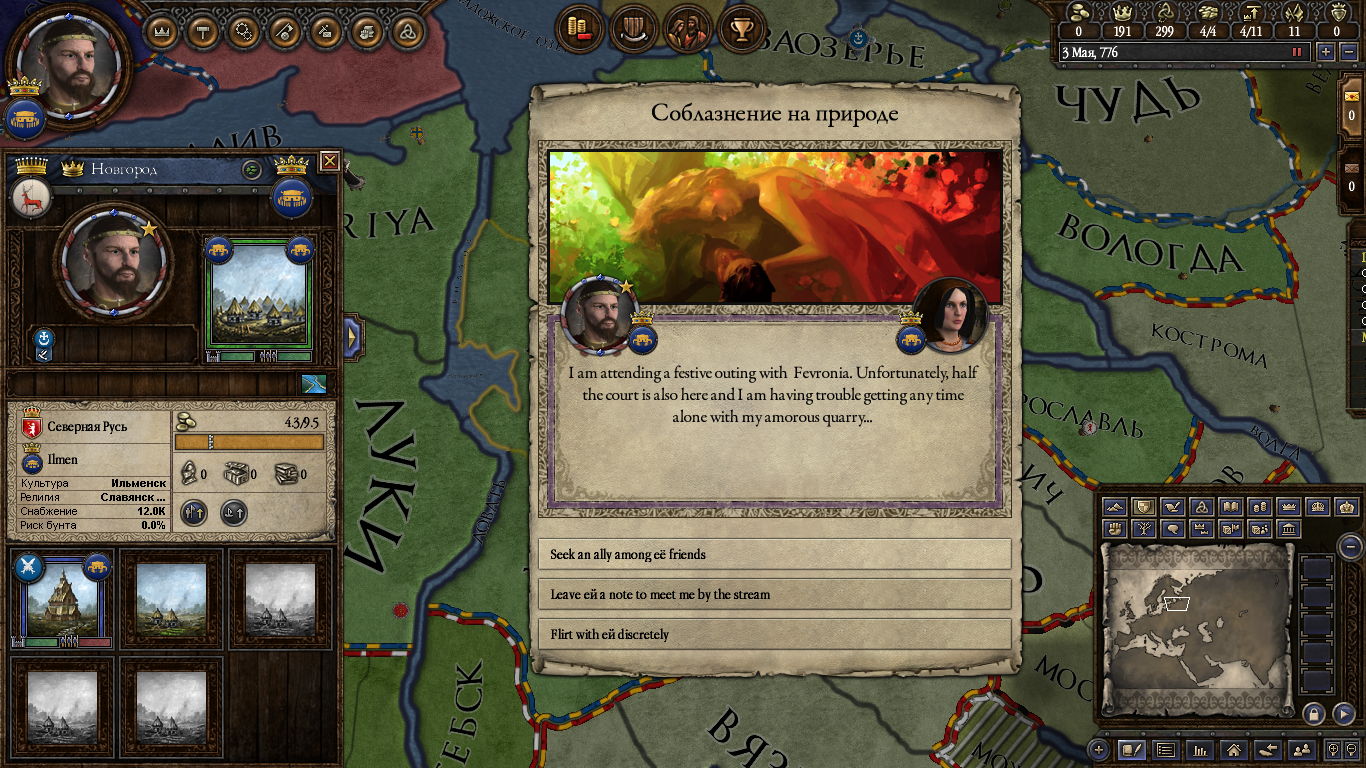Open the triquetra religion tab in top bar
The width and height of the screenshot is (1366, 768).
[x=407, y=31]
